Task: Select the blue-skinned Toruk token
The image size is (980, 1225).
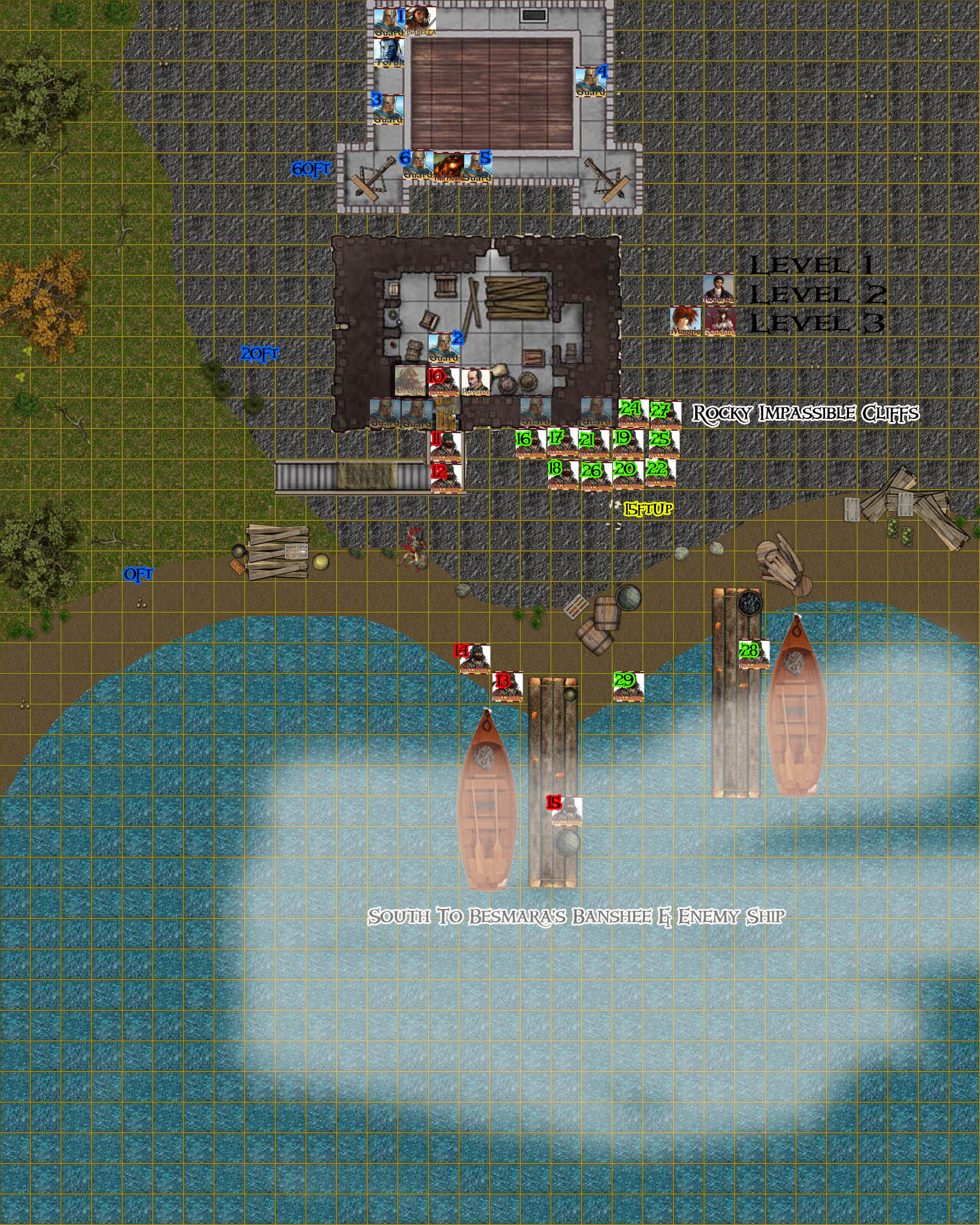Action: tap(388, 52)
